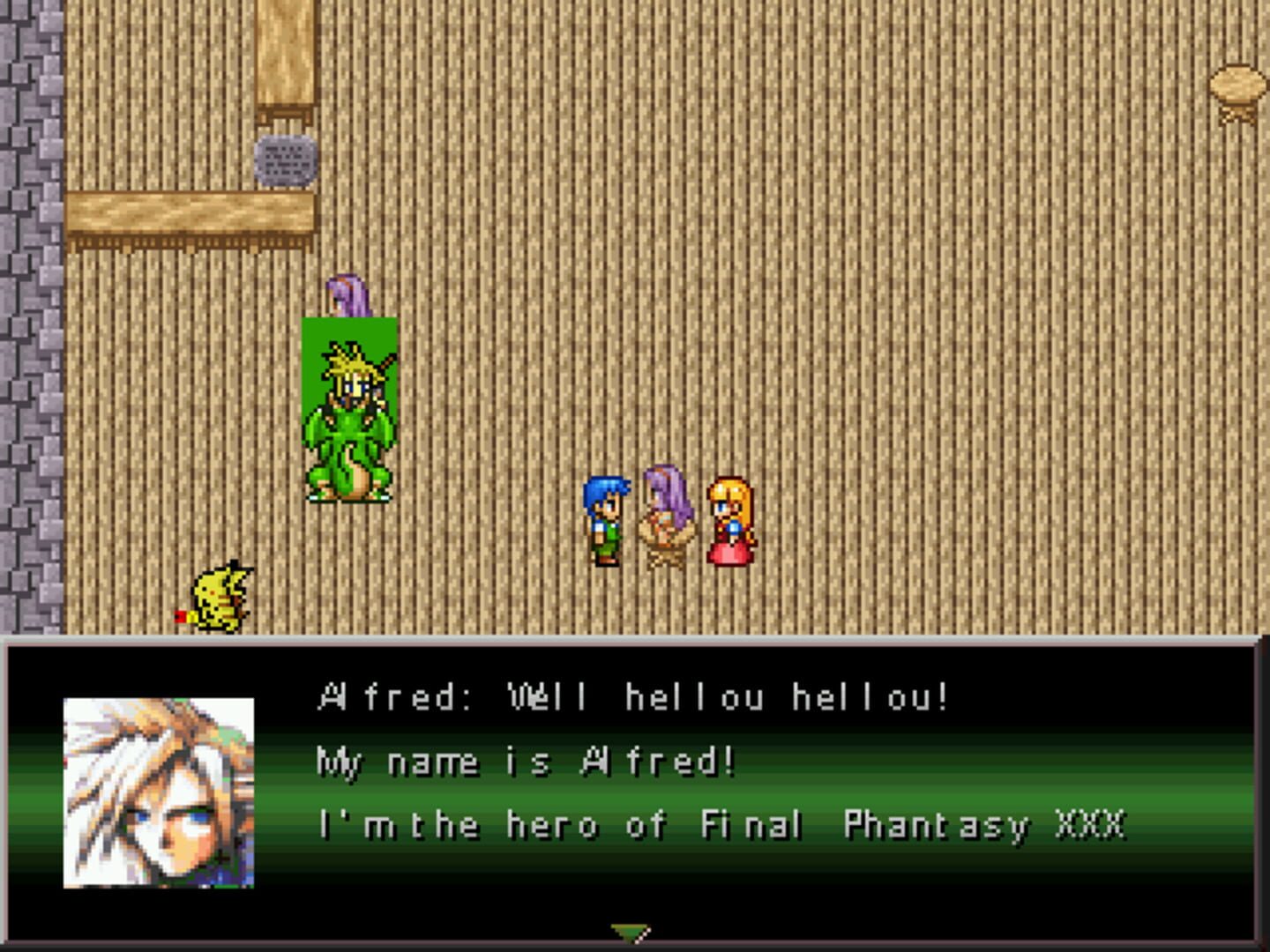
Task: Click the blonde girl in the red dress
Action: coord(730,520)
